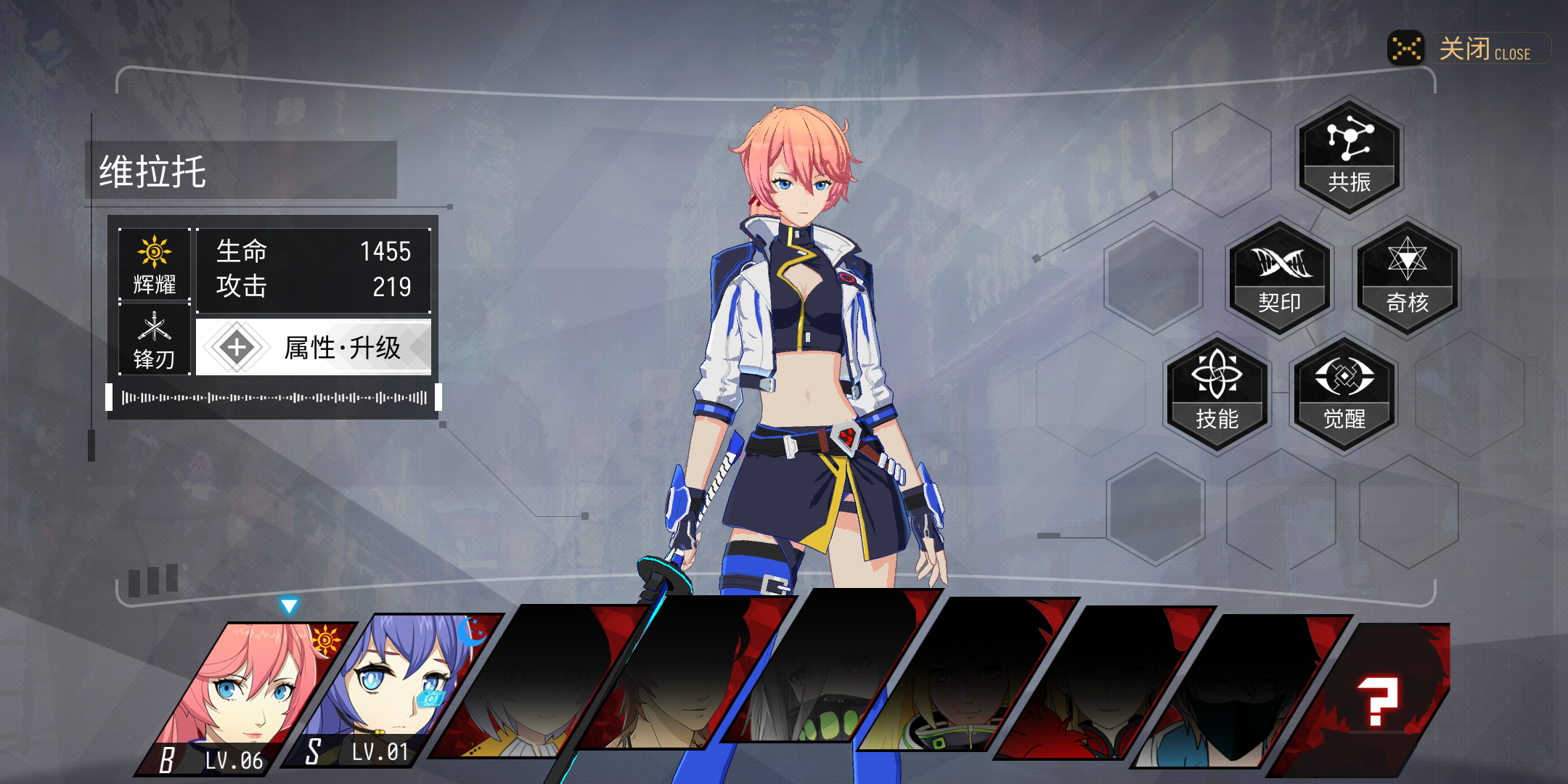Screen dimensions: 1568x784
Task: Select the 辉耀 sun attribute icon
Action: [155, 264]
